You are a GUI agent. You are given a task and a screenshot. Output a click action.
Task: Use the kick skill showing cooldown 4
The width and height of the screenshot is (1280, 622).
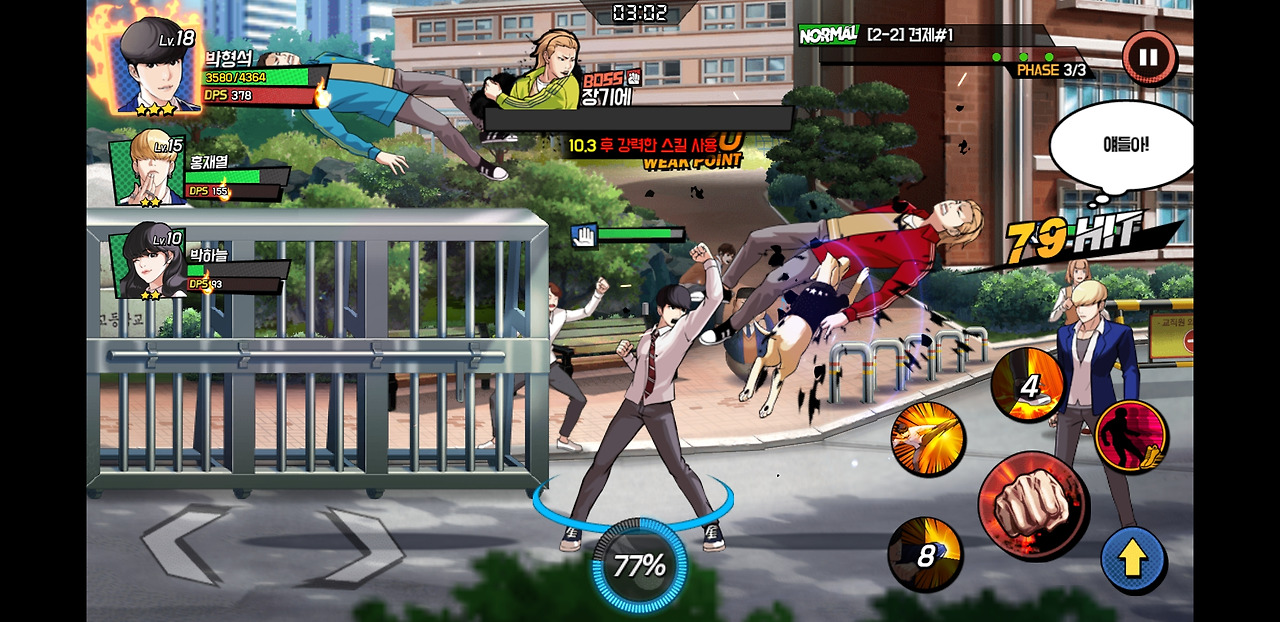point(1026,384)
